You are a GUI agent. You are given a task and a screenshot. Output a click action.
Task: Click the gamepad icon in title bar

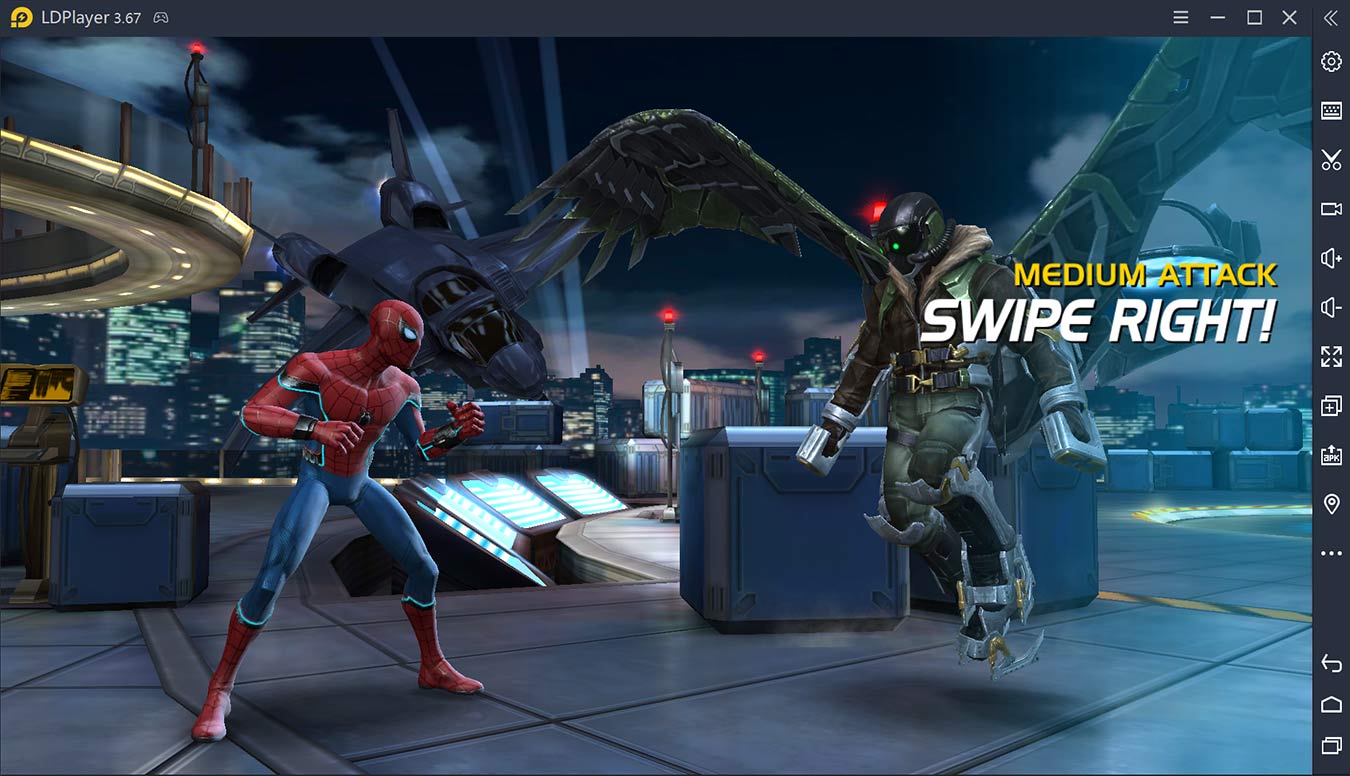(x=160, y=17)
